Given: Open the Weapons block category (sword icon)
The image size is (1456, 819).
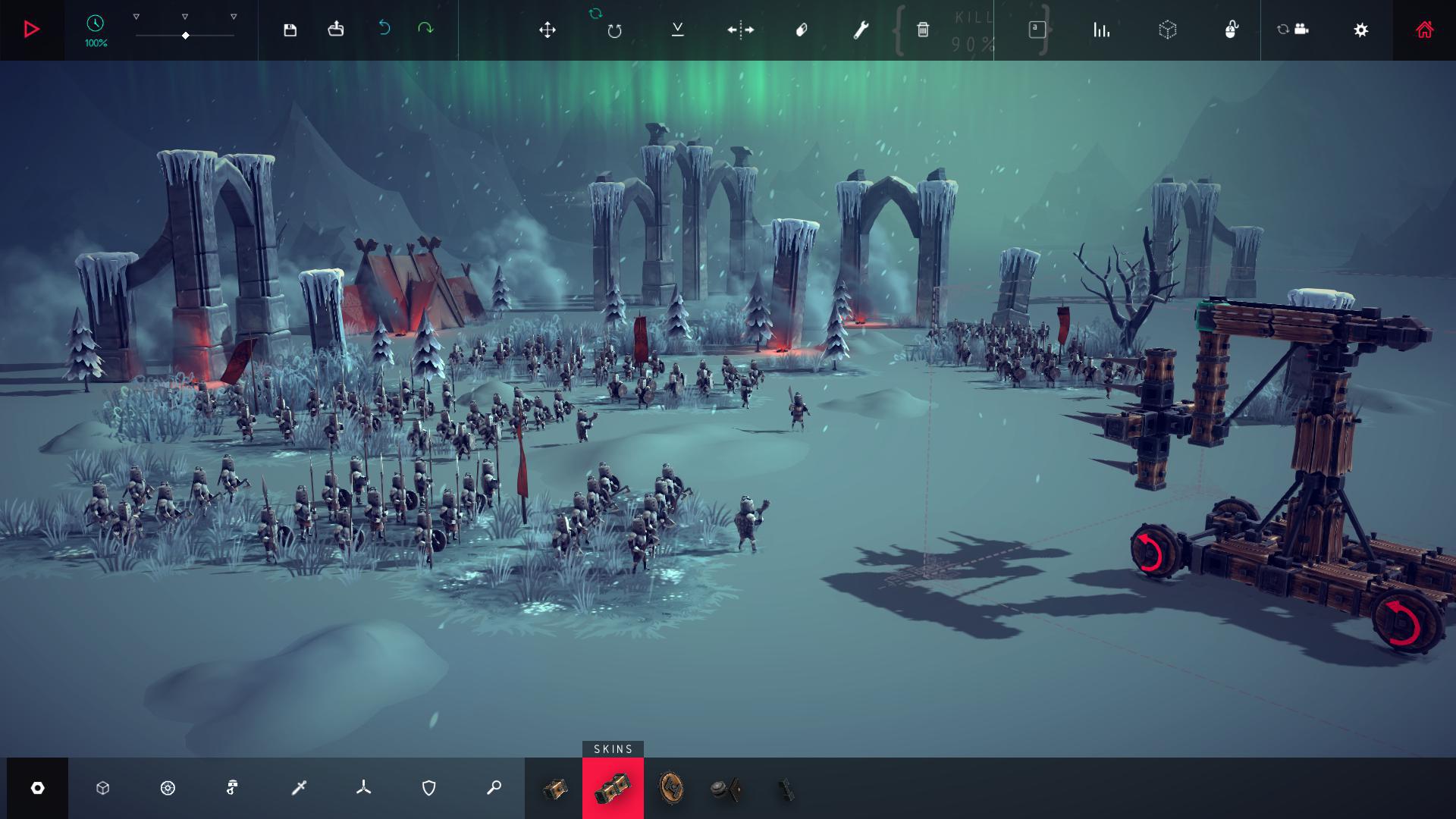Looking at the screenshot, I should 299,789.
